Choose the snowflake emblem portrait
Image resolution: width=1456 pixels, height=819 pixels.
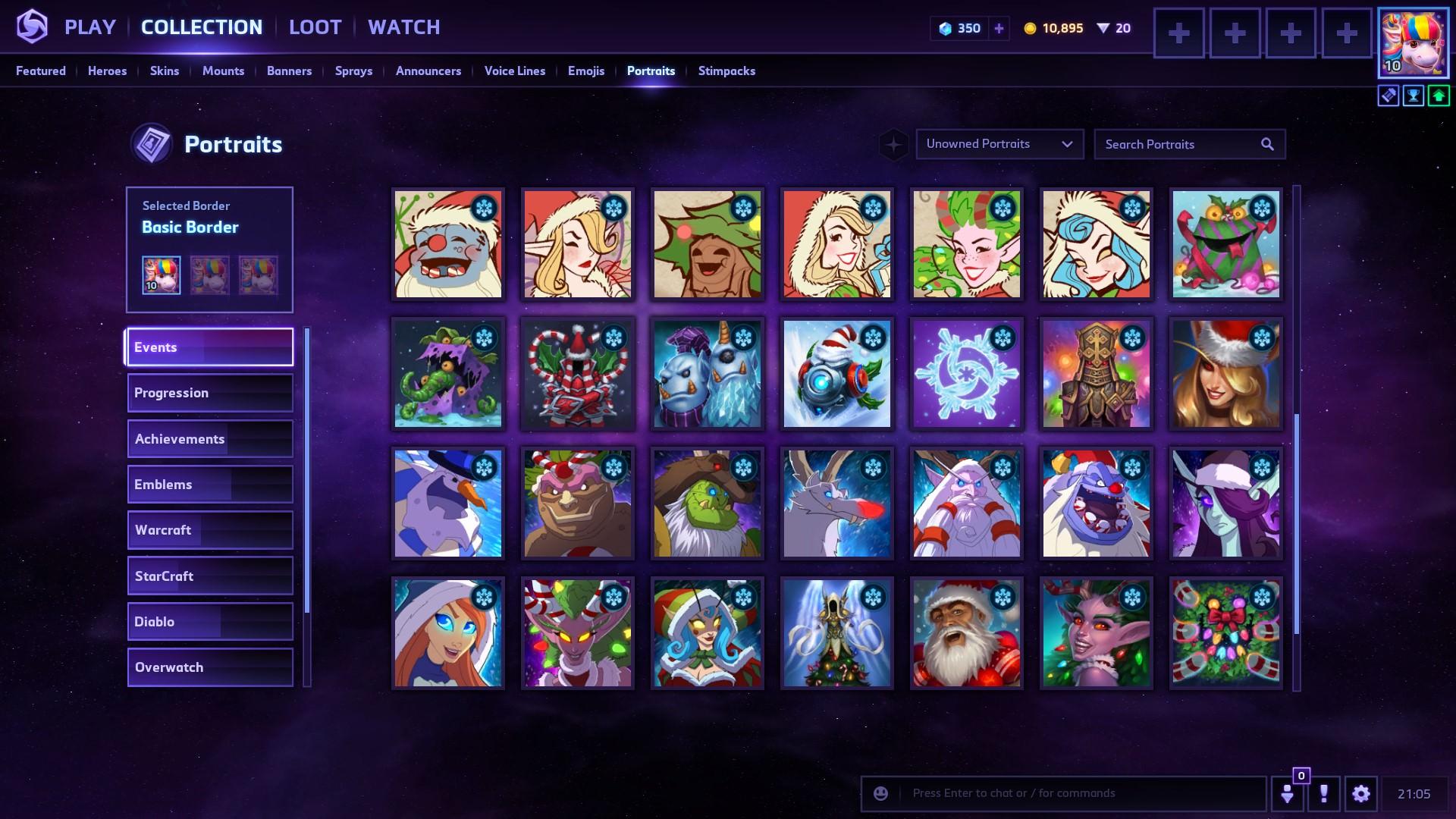(x=966, y=374)
